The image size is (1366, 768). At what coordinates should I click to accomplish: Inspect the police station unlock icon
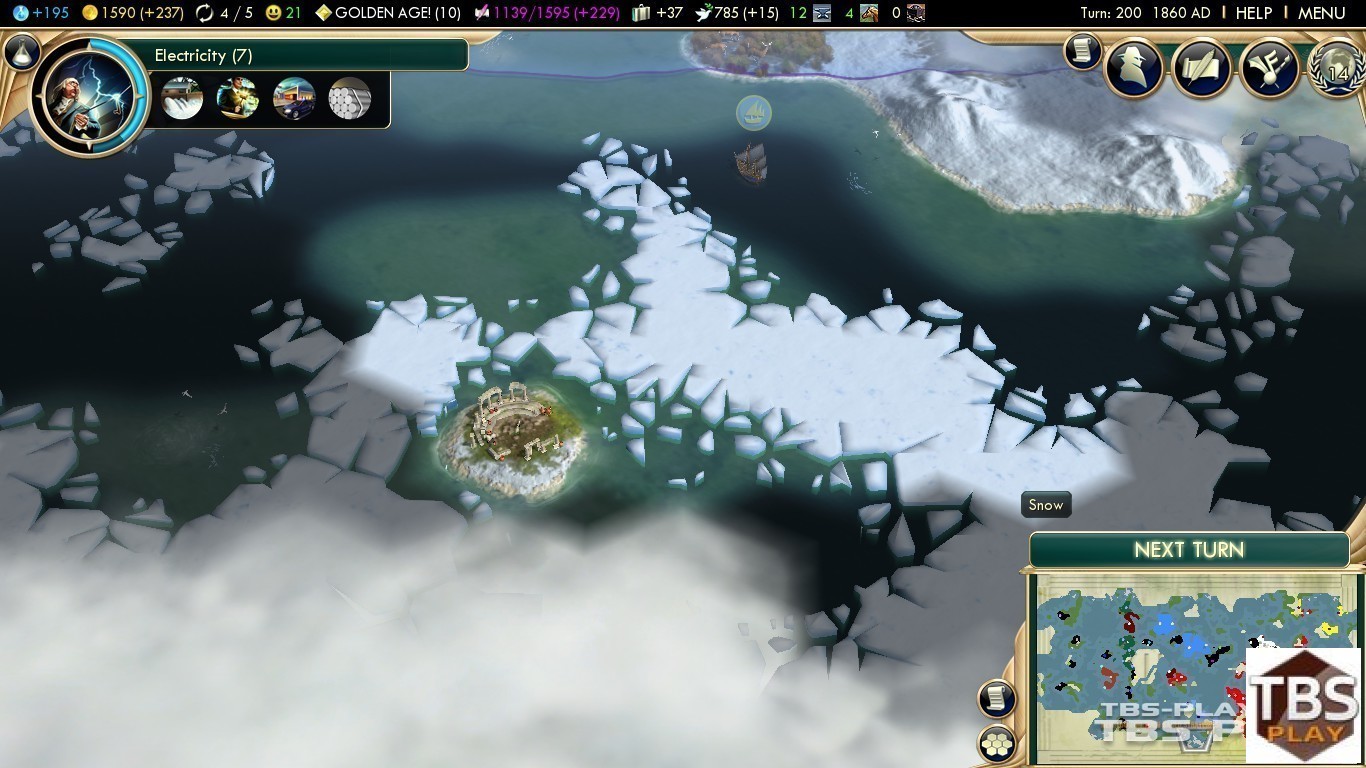(x=294, y=98)
